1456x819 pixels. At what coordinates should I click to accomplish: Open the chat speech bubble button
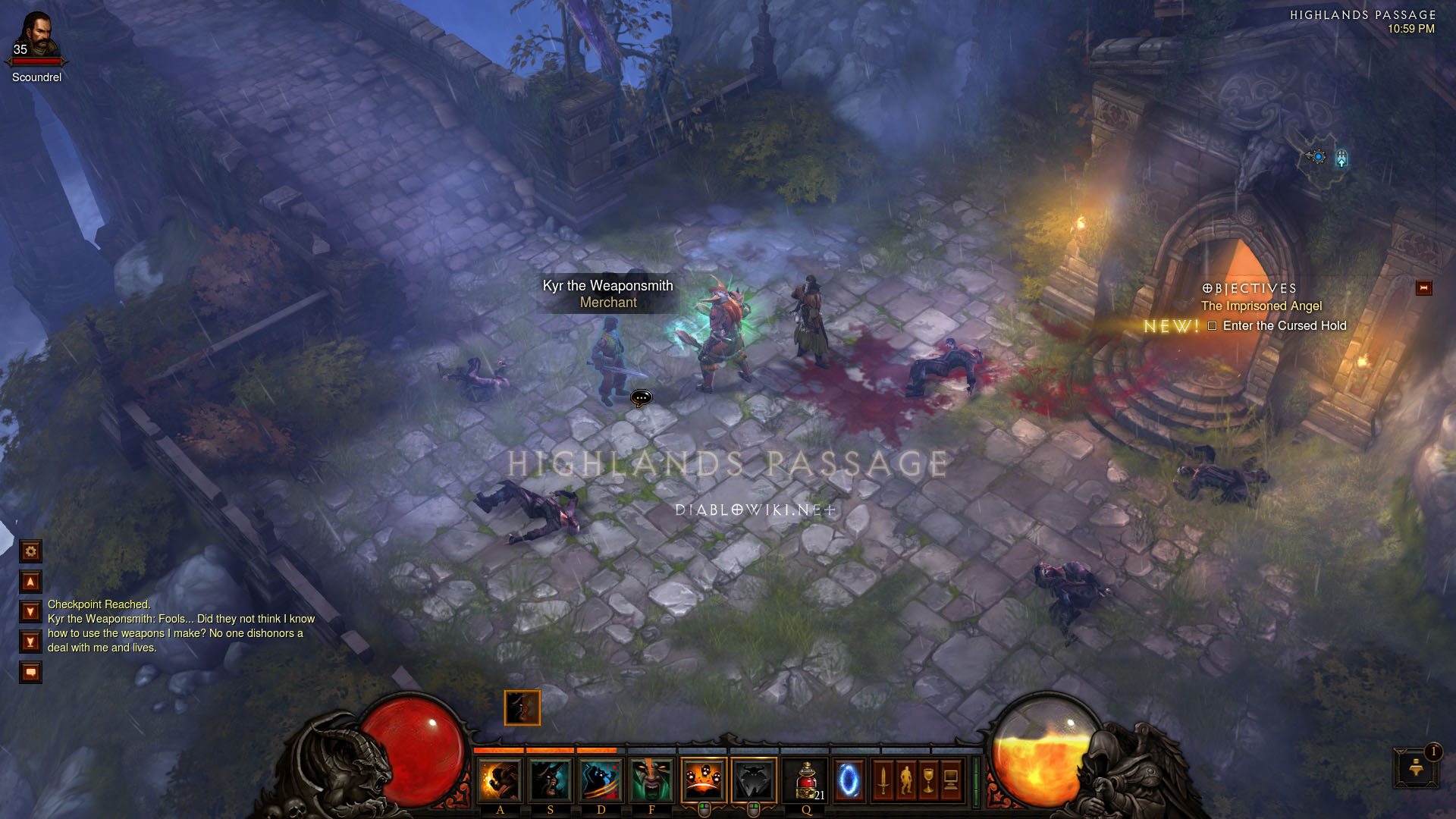pos(31,672)
